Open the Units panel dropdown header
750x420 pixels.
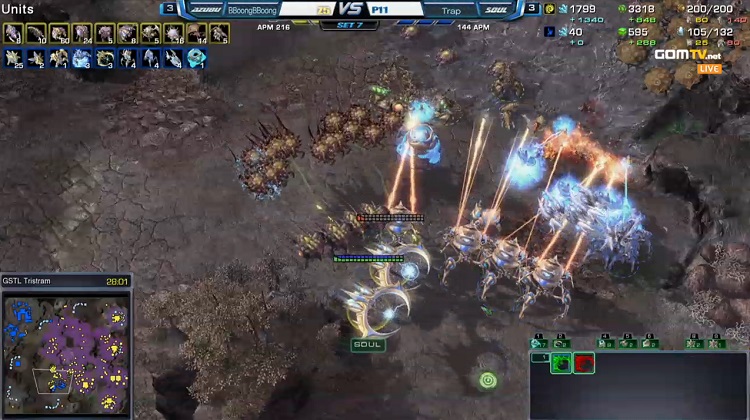click(x=17, y=9)
